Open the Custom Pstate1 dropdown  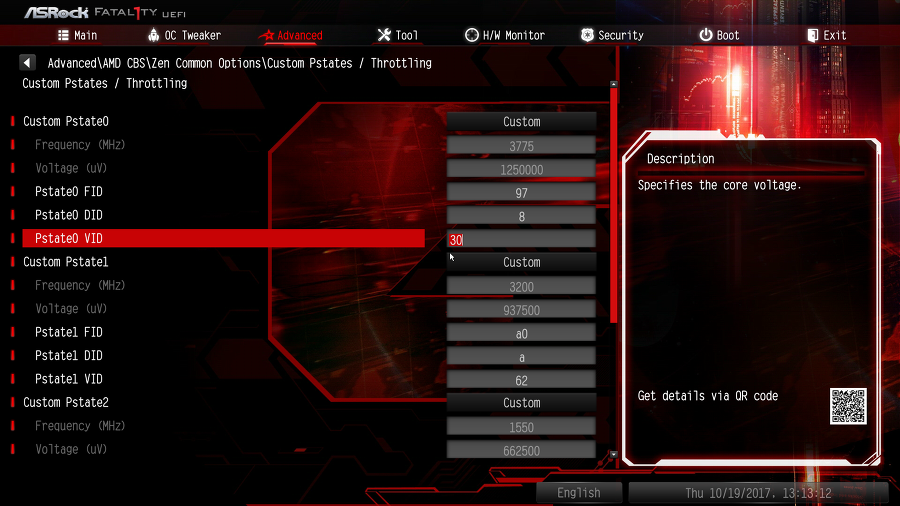[521, 262]
